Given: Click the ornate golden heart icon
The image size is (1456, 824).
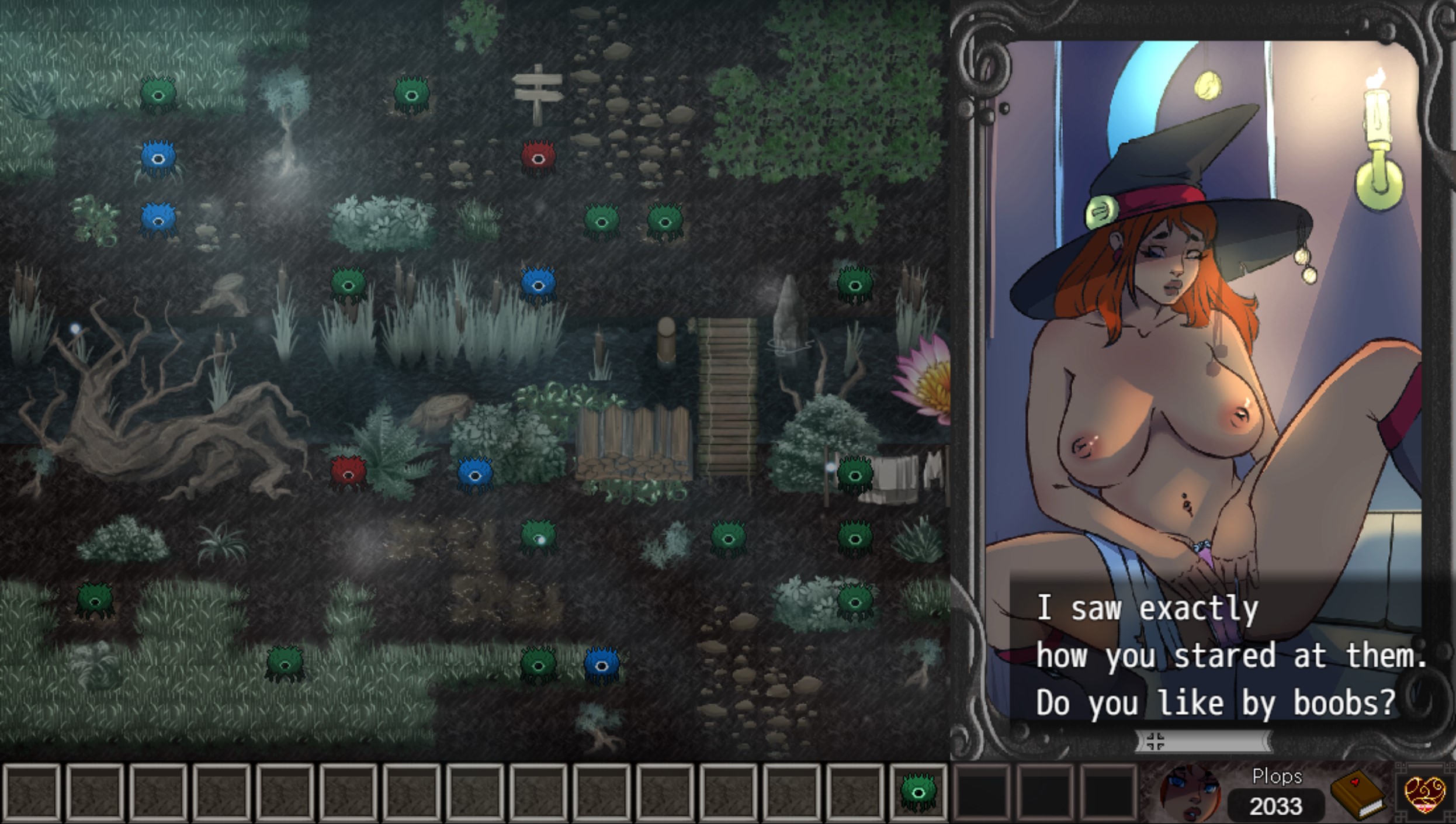Looking at the screenshot, I should [x=1424, y=793].
